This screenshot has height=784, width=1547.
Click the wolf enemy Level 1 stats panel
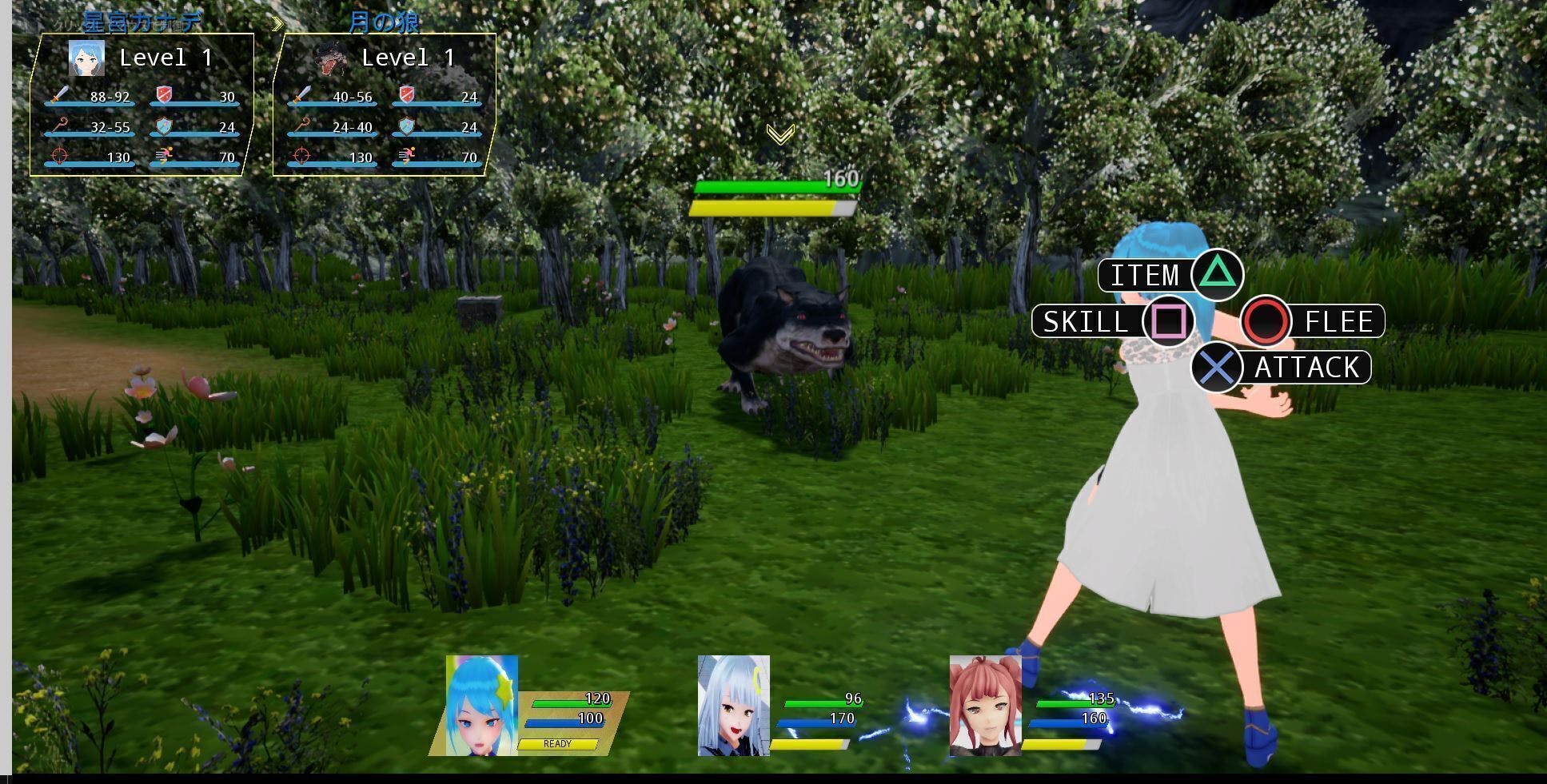[385, 105]
